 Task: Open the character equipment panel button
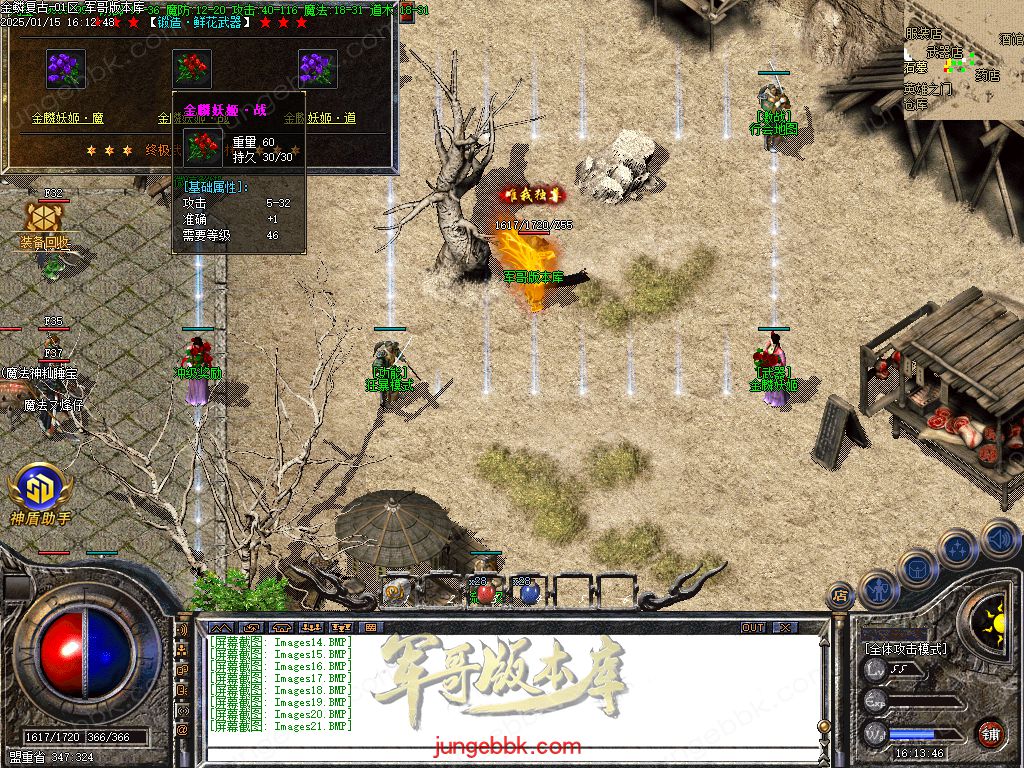click(879, 590)
